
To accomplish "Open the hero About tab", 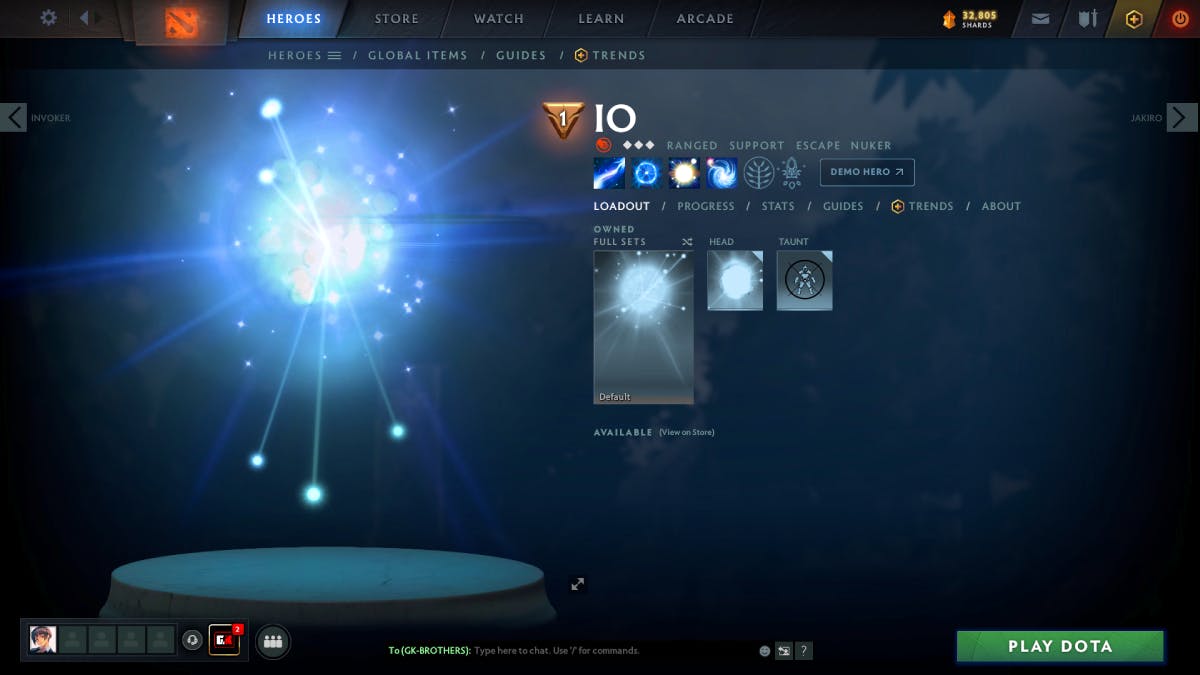I will click(x=1001, y=206).
